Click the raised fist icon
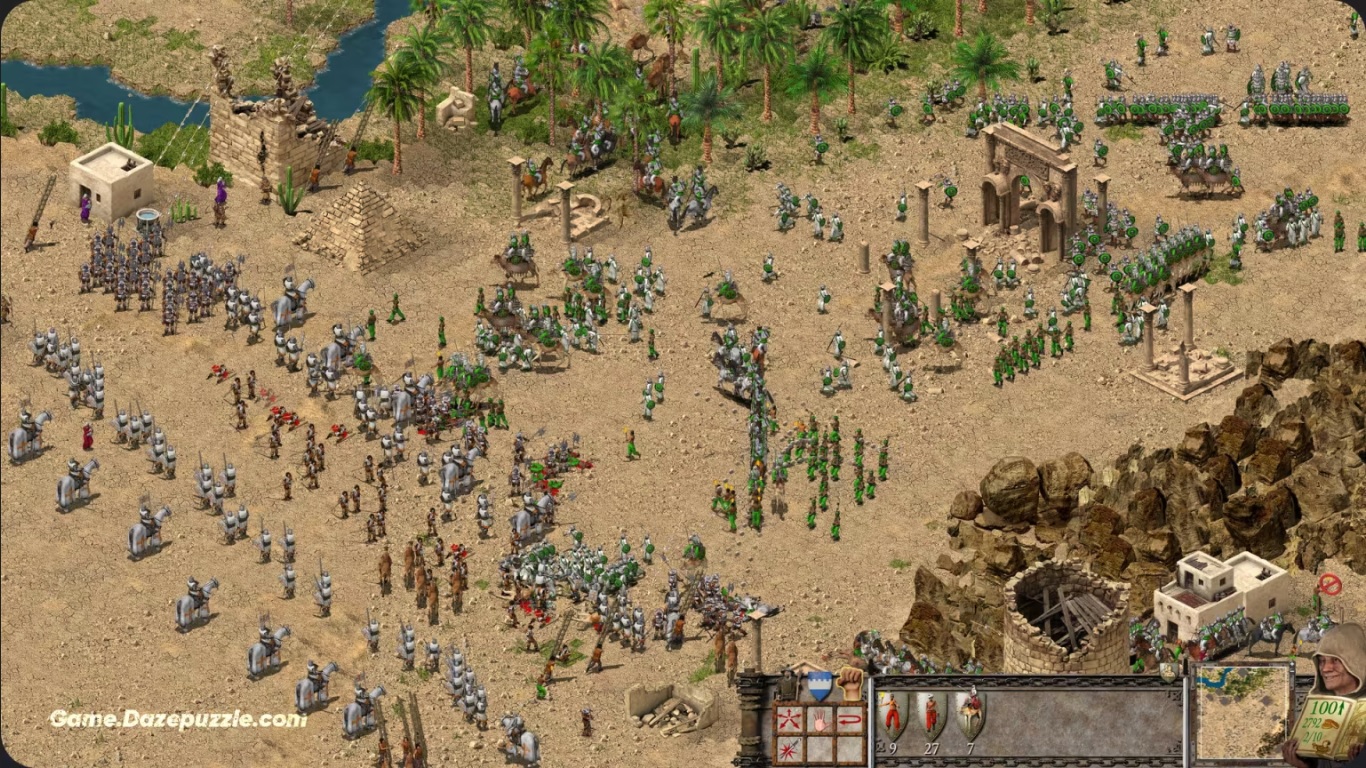The image size is (1366, 768). (x=850, y=682)
